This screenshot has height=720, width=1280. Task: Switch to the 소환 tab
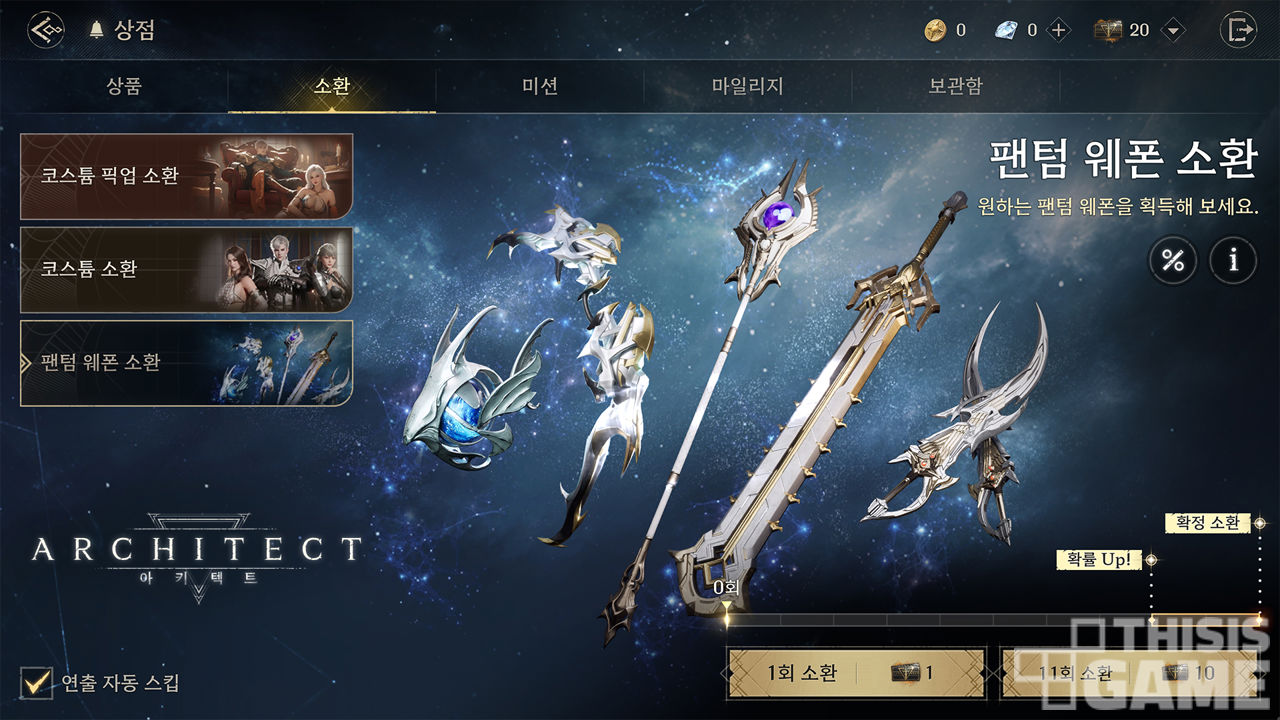coord(332,86)
